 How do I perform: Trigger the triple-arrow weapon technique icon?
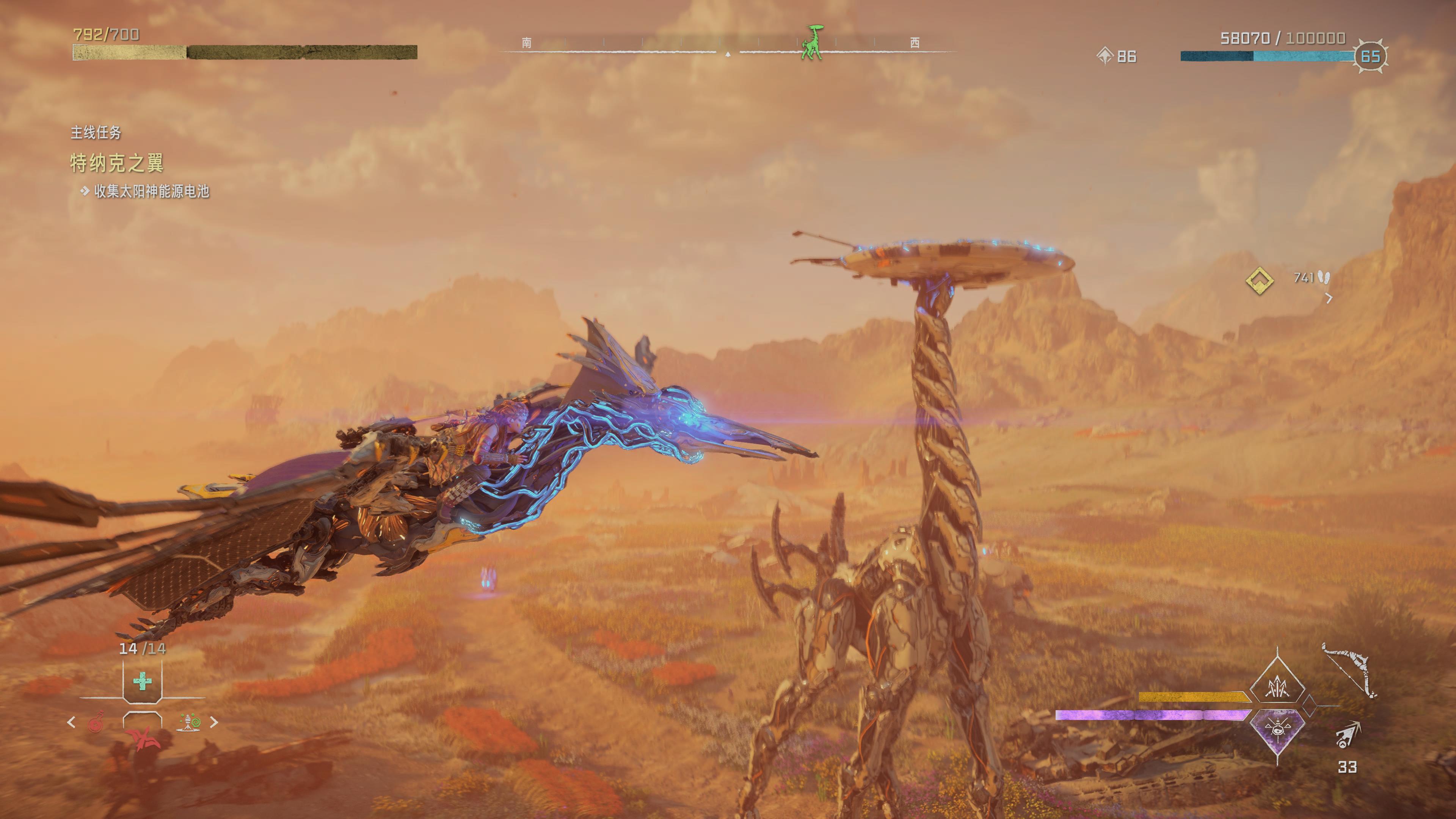pos(1277,686)
